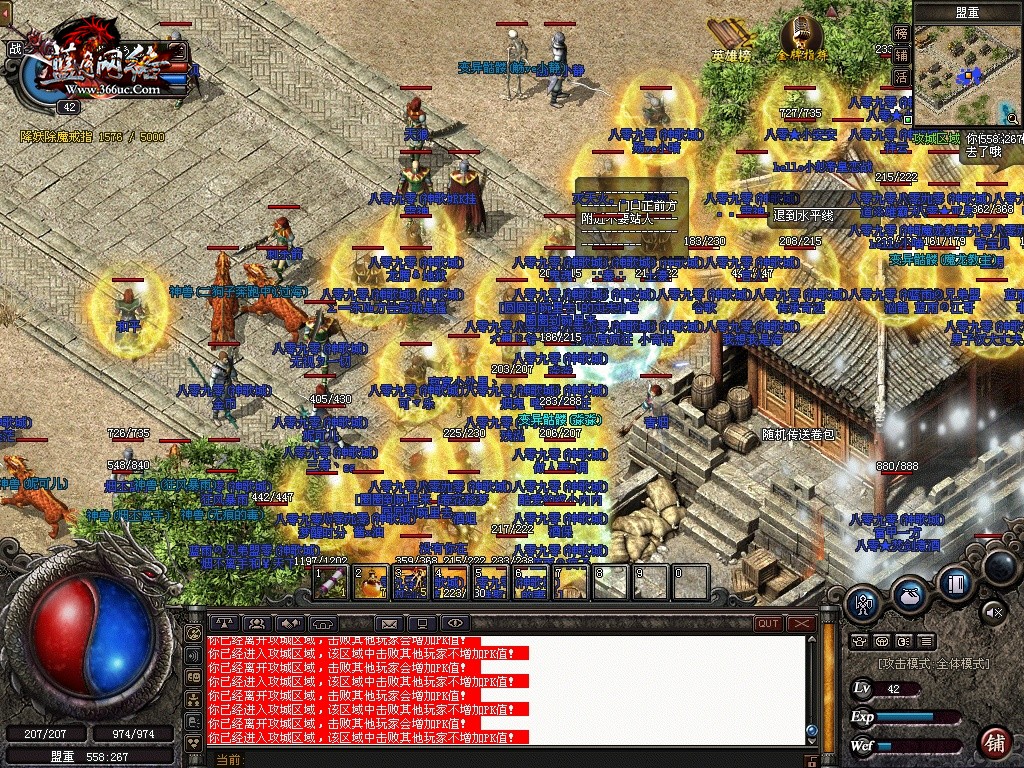Click the scales trade icon on chat toolbar
This screenshot has width=1024, height=768.
point(222,623)
